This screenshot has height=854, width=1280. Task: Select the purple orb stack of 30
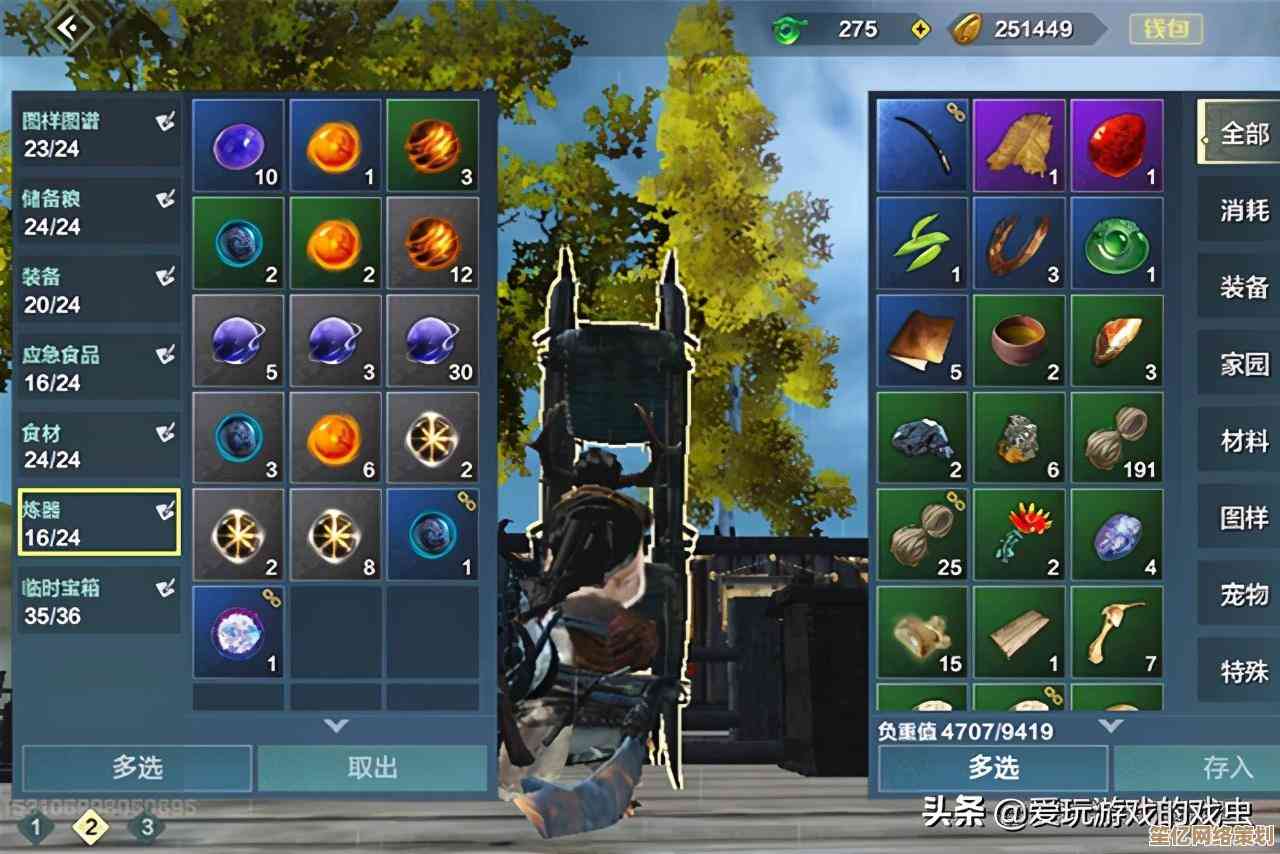(433, 340)
